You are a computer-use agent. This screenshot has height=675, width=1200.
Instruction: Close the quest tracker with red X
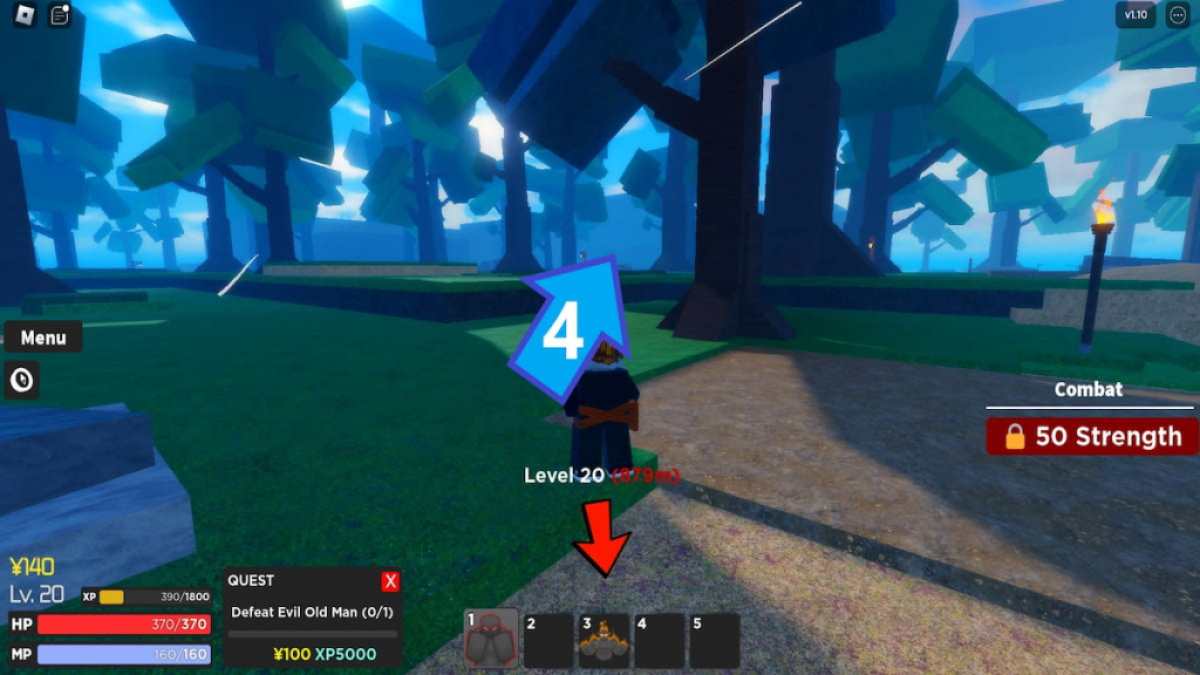click(391, 581)
